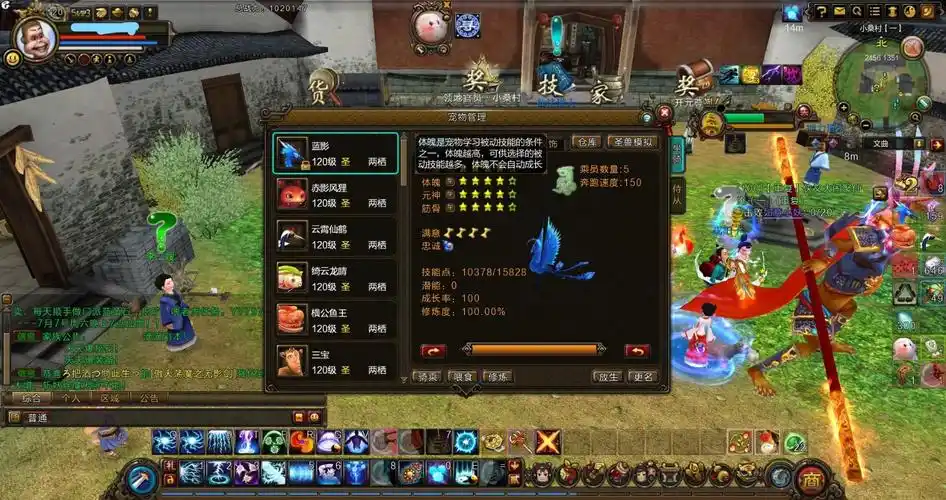The height and width of the screenshot is (500, 946).
Task: Pick the 绮云龙睛 pet row
Action: coord(336,278)
